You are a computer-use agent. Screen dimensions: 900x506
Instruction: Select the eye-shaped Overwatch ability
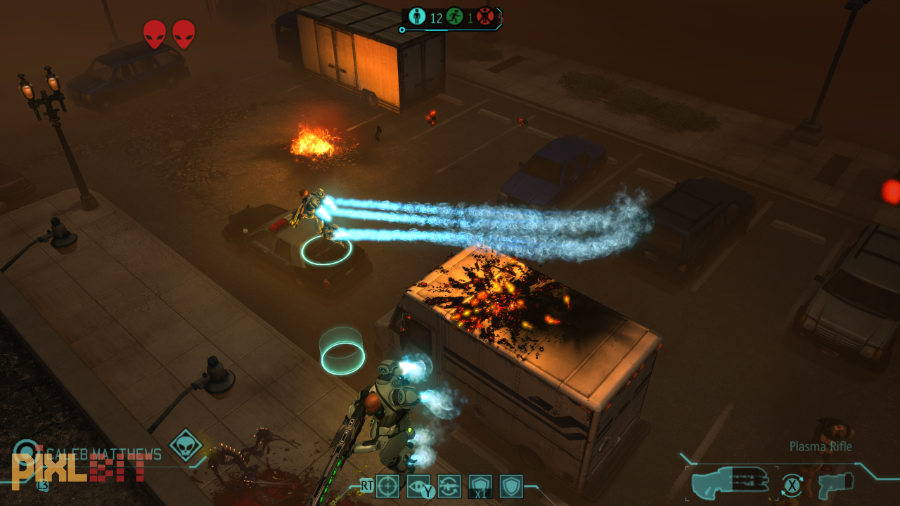pyautogui.click(x=419, y=487)
